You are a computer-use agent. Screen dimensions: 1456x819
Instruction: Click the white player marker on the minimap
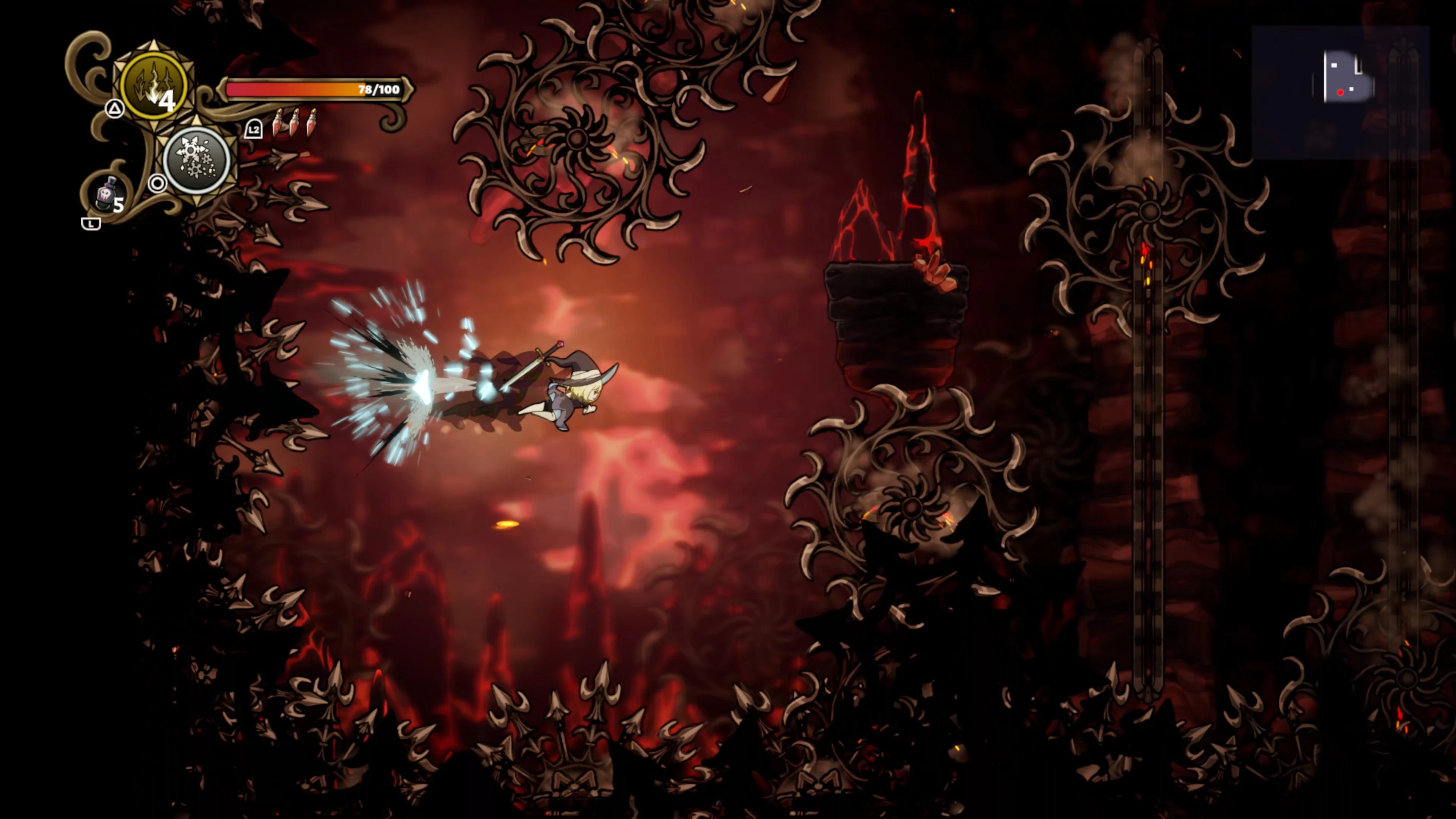pyautogui.click(x=1351, y=89)
